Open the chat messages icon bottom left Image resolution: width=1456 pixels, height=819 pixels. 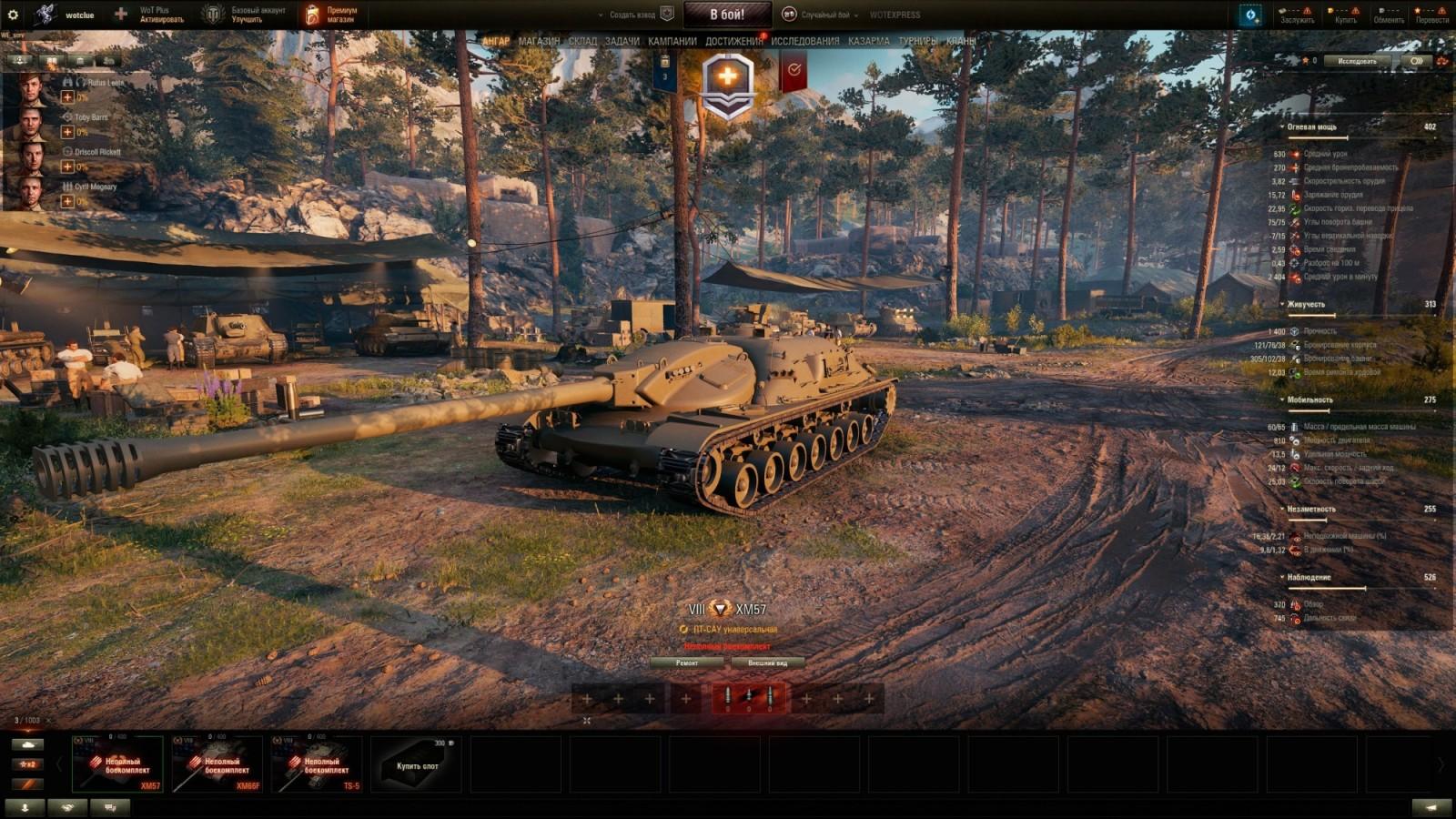click(109, 807)
